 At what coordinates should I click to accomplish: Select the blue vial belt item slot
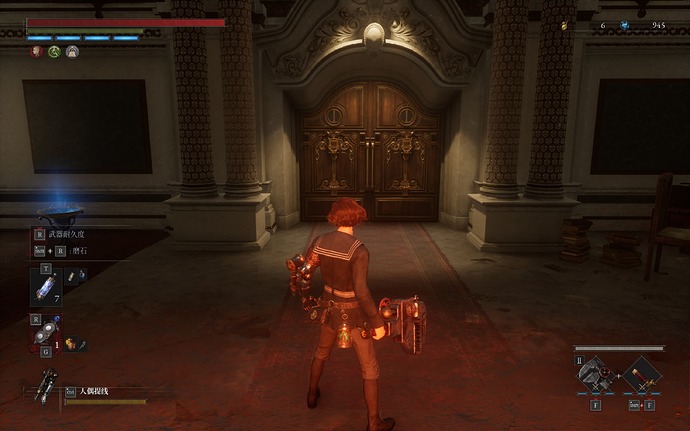coord(46,285)
